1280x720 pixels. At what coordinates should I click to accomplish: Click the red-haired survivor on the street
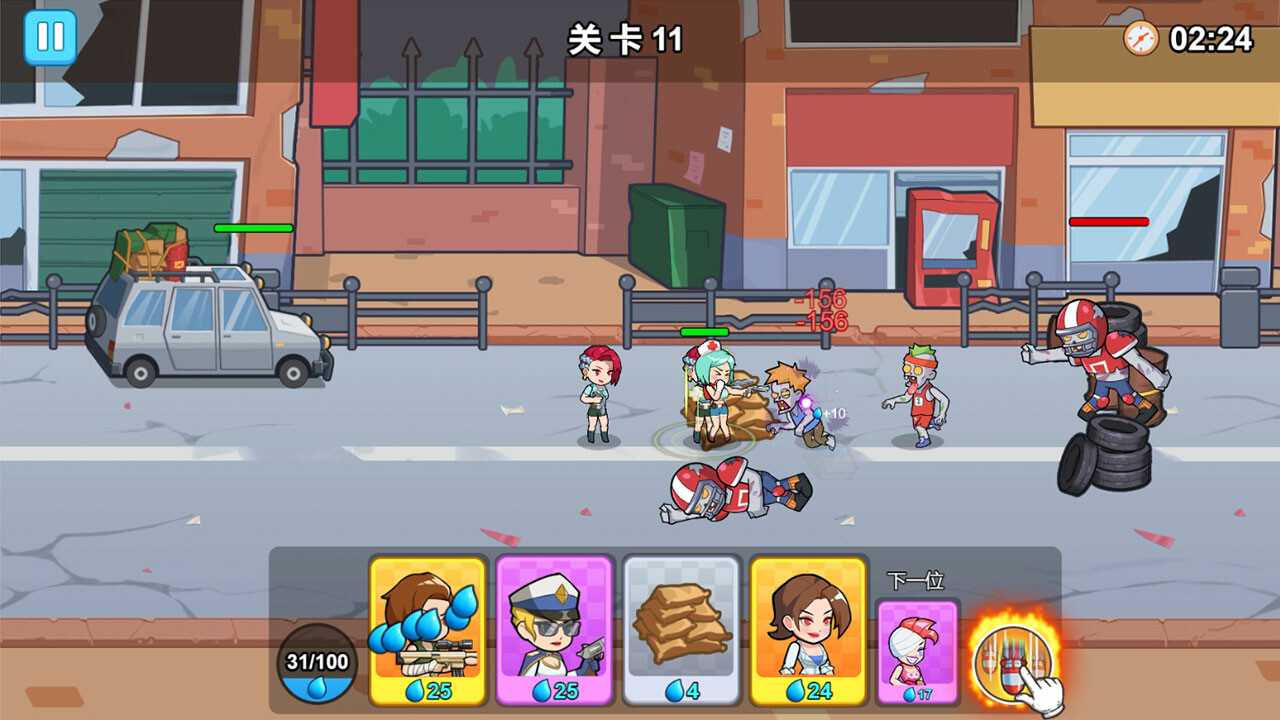597,395
